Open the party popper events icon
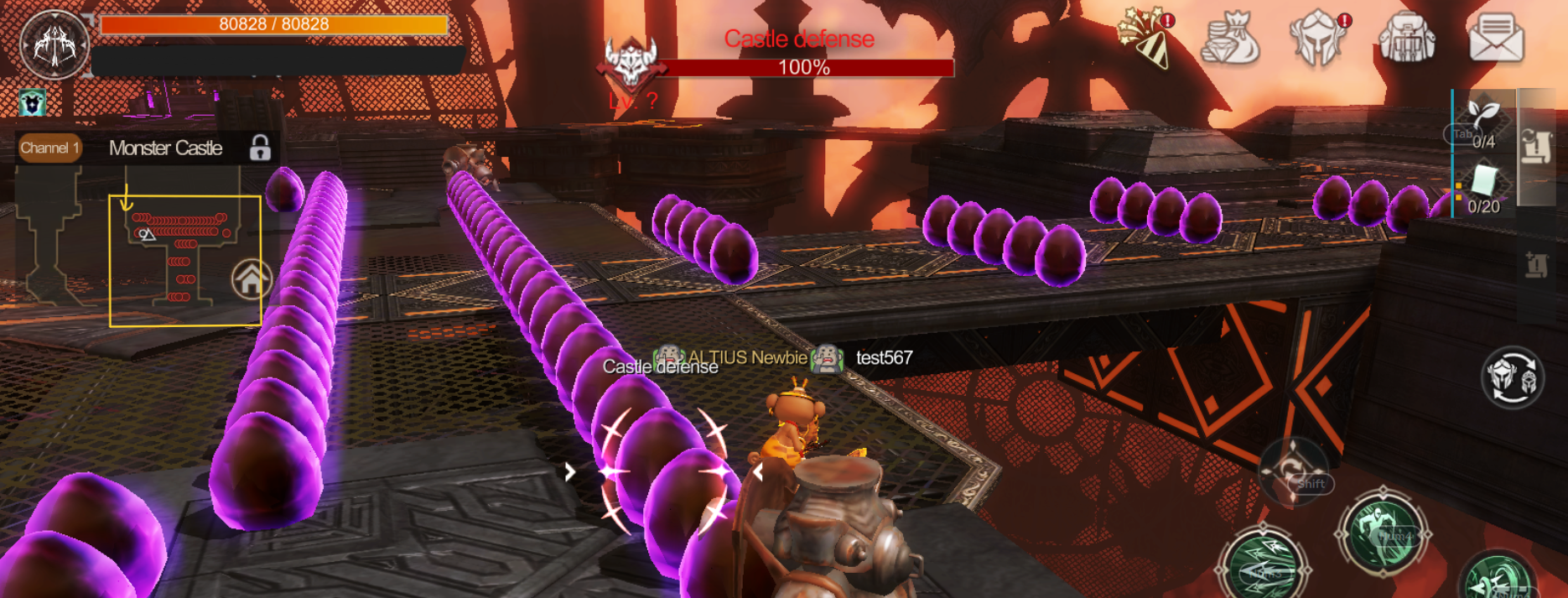This screenshot has height=598, width=1568. [x=1145, y=39]
